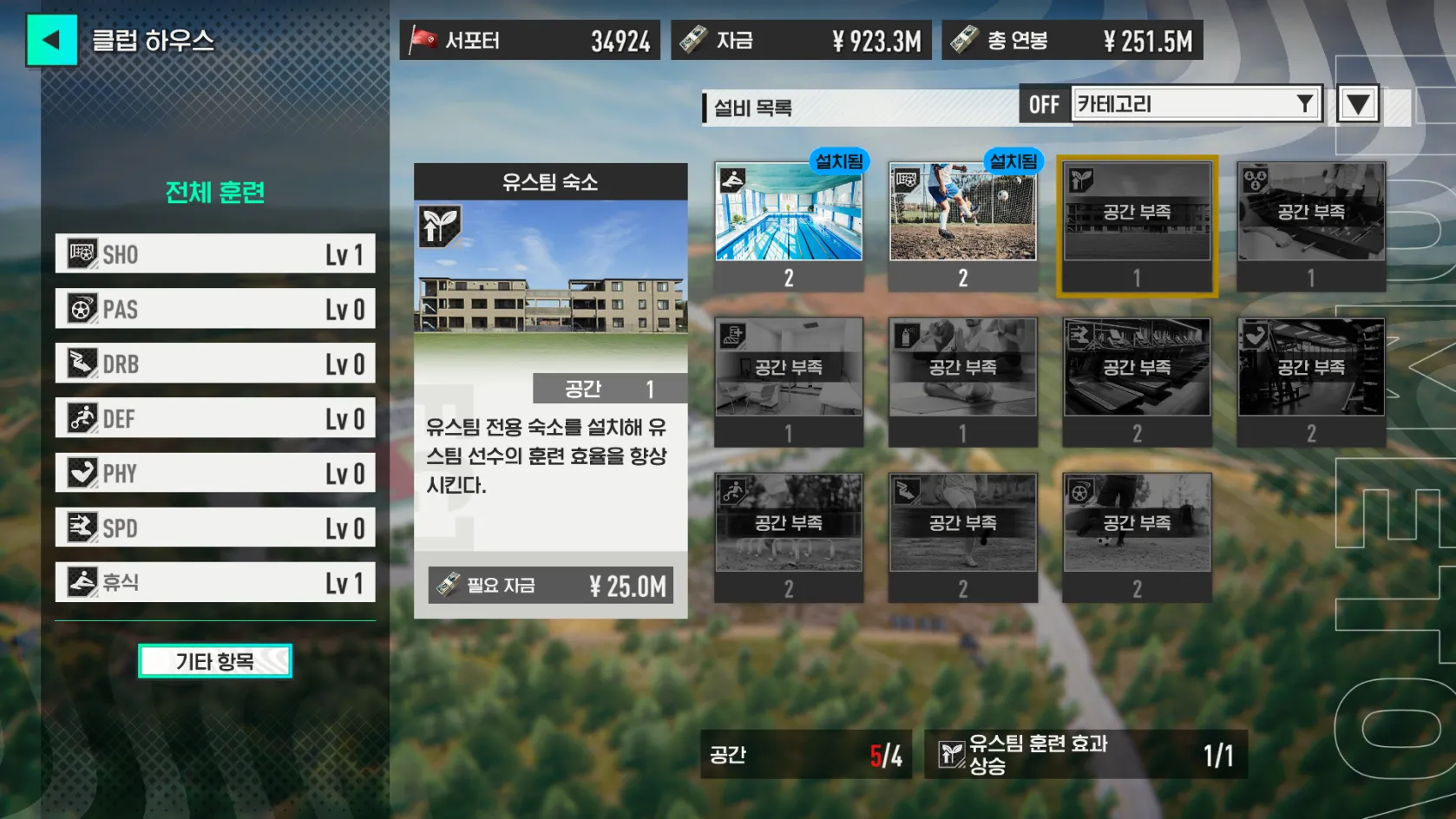Open the 기타 항목 button
This screenshot has width=1456, height=819.
pos(215,661)
